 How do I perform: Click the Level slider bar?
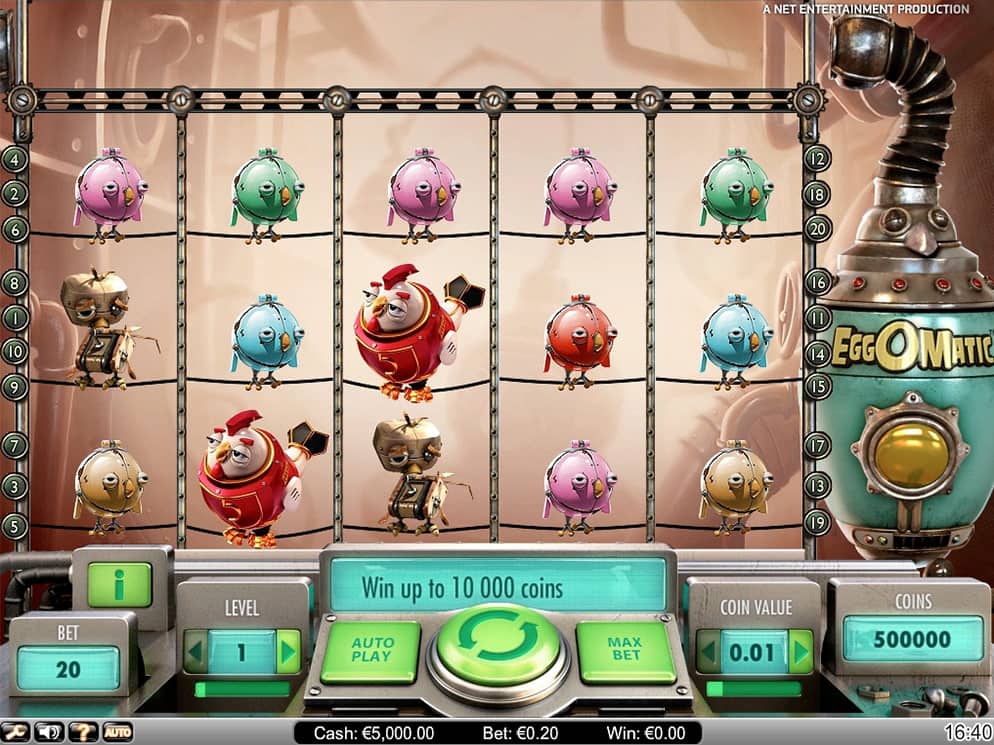242,689
